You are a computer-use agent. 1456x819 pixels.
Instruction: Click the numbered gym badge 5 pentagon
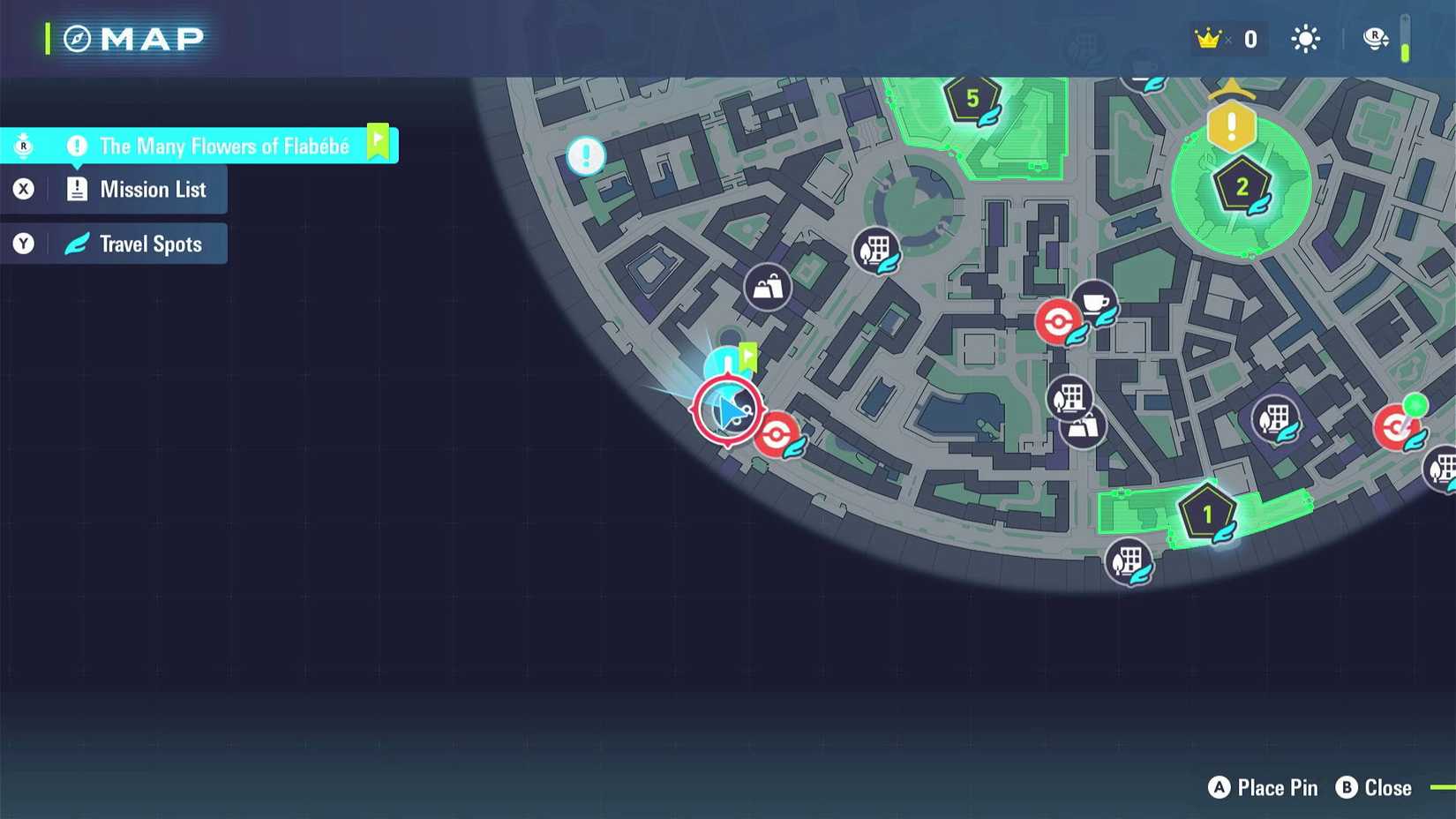coord(971,100)
